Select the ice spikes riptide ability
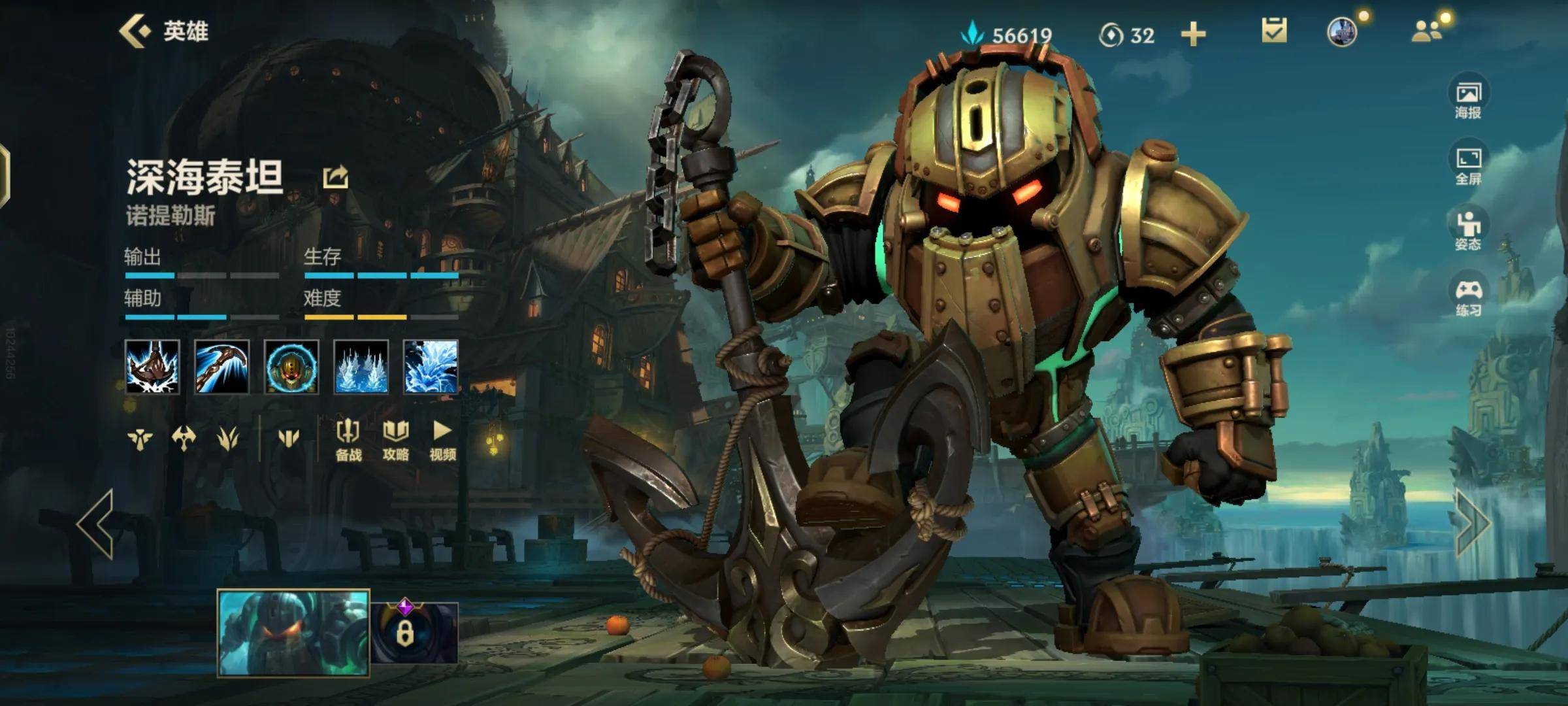 pos(361,367)
